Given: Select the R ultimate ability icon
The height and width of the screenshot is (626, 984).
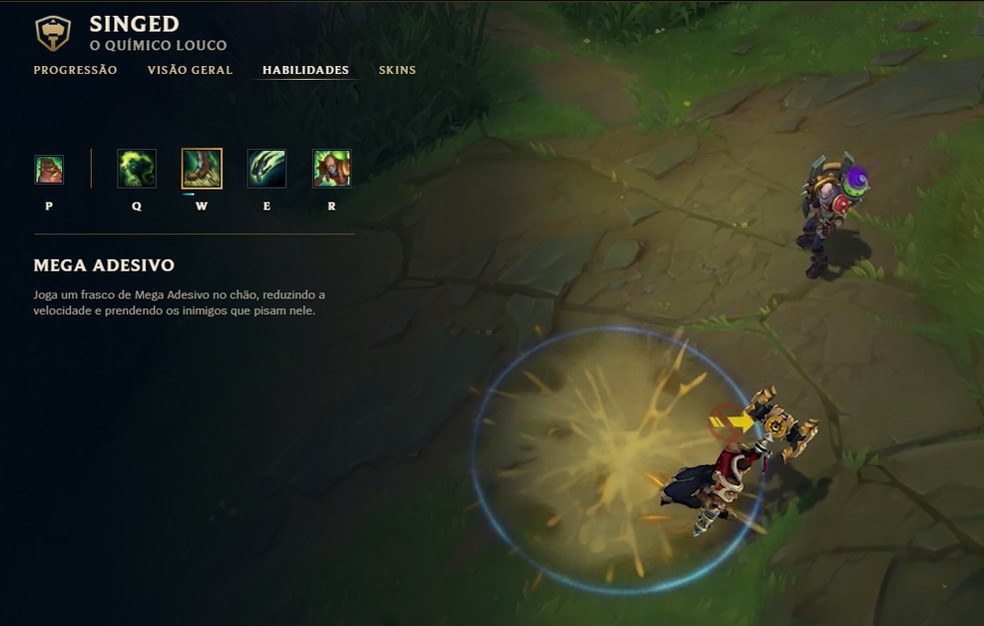Looking at the screenshot, I should [332, 169].
